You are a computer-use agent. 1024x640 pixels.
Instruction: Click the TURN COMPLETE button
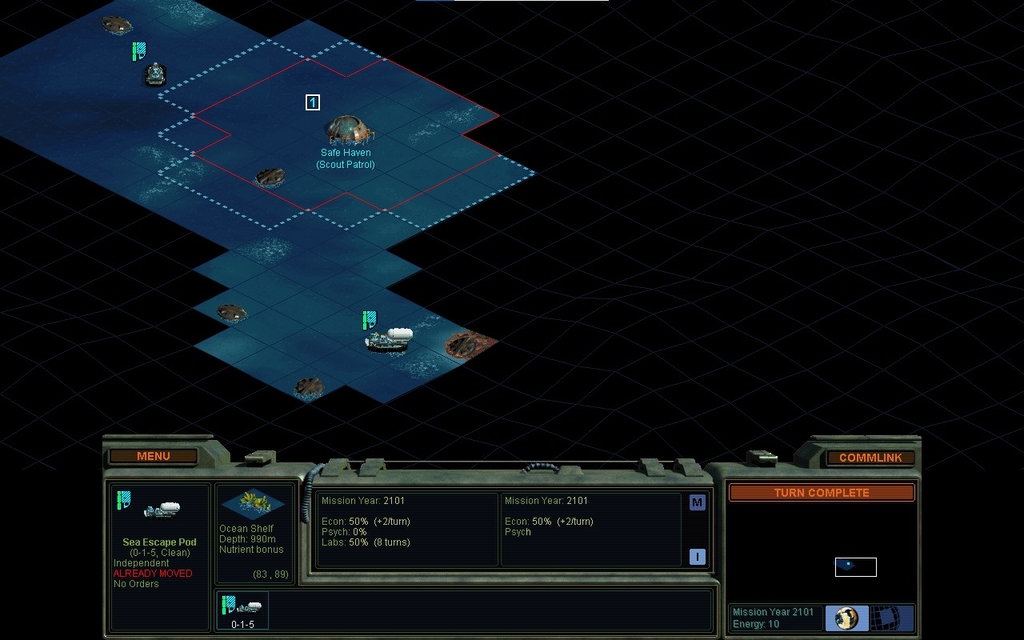[821, 493]
